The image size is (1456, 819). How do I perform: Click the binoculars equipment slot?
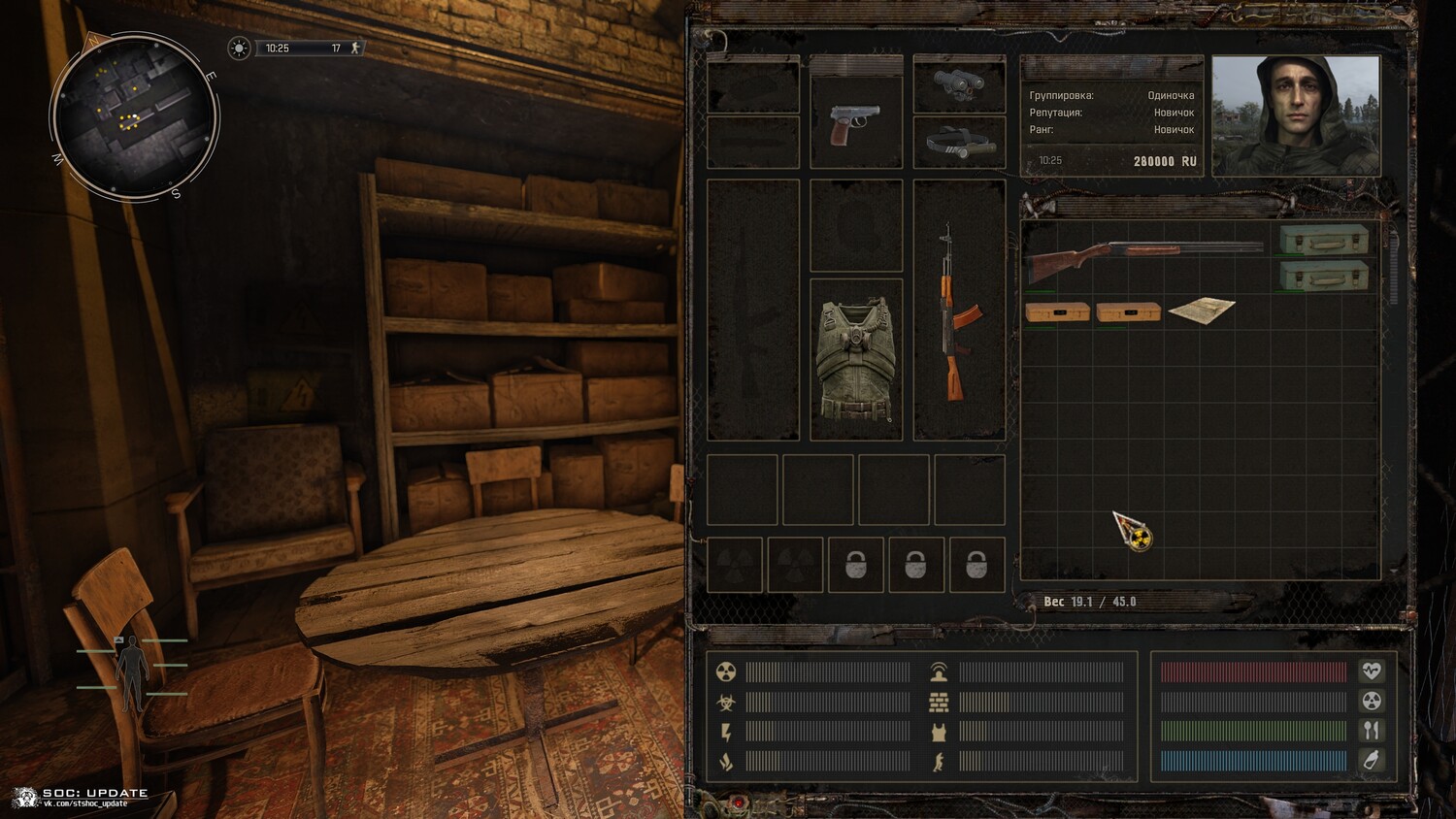(958, 84)
